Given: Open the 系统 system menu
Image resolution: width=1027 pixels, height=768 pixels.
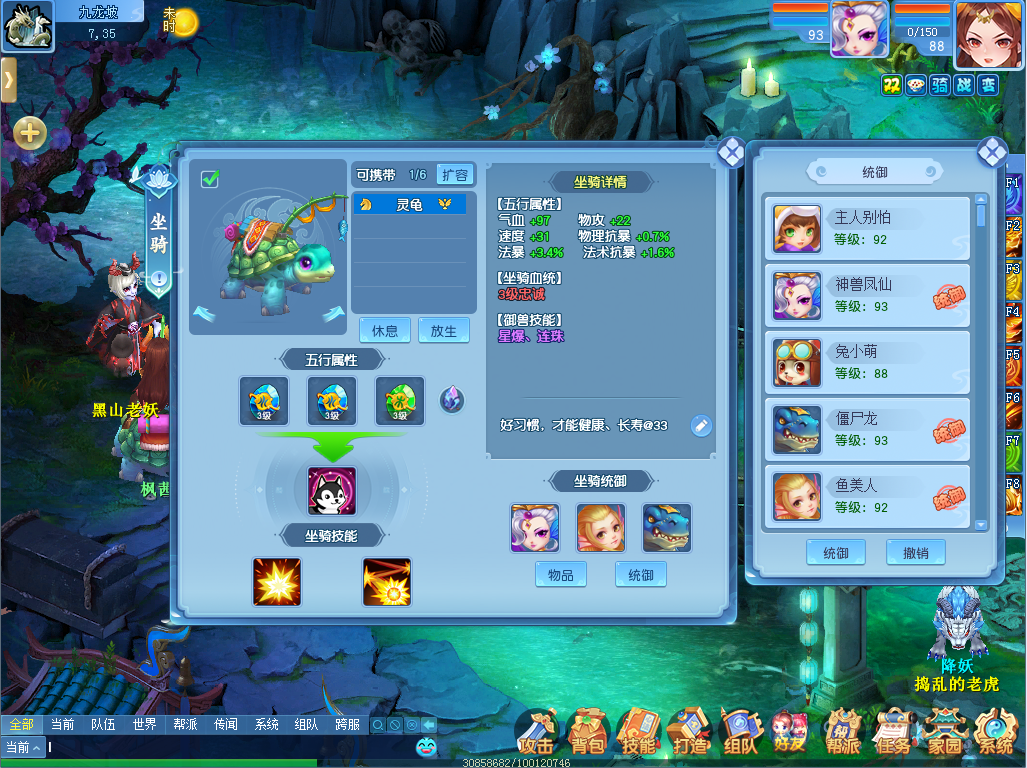Looking at the screenshot, I should pyautogui.click(x=994, y=735).
